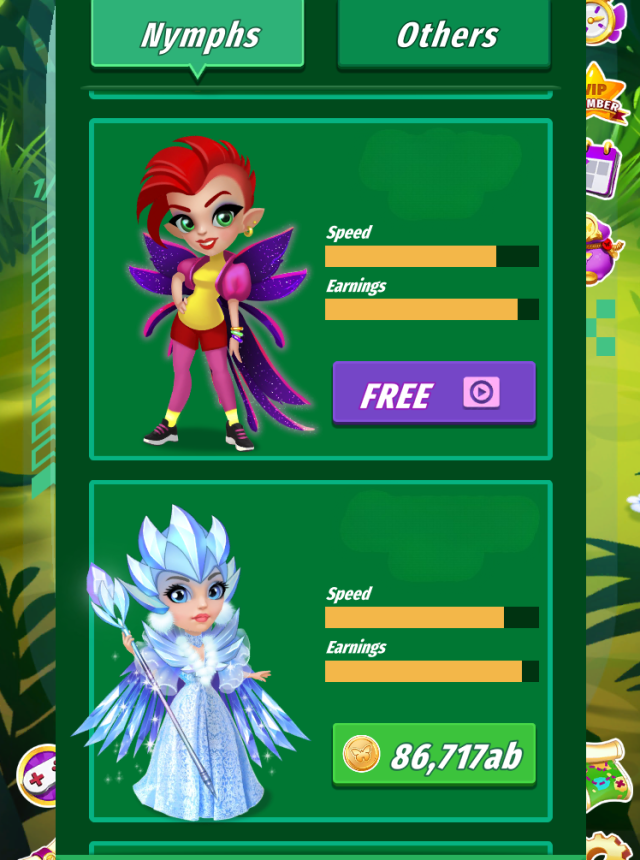Switch to the Nymphs tab

click(x=197, y=35)
